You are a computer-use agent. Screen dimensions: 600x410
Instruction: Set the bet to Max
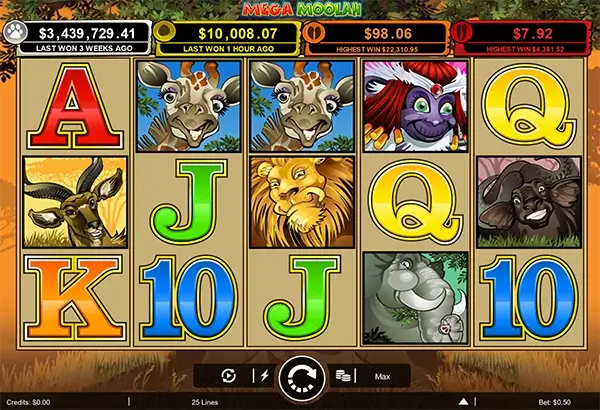tap(382, 377)
